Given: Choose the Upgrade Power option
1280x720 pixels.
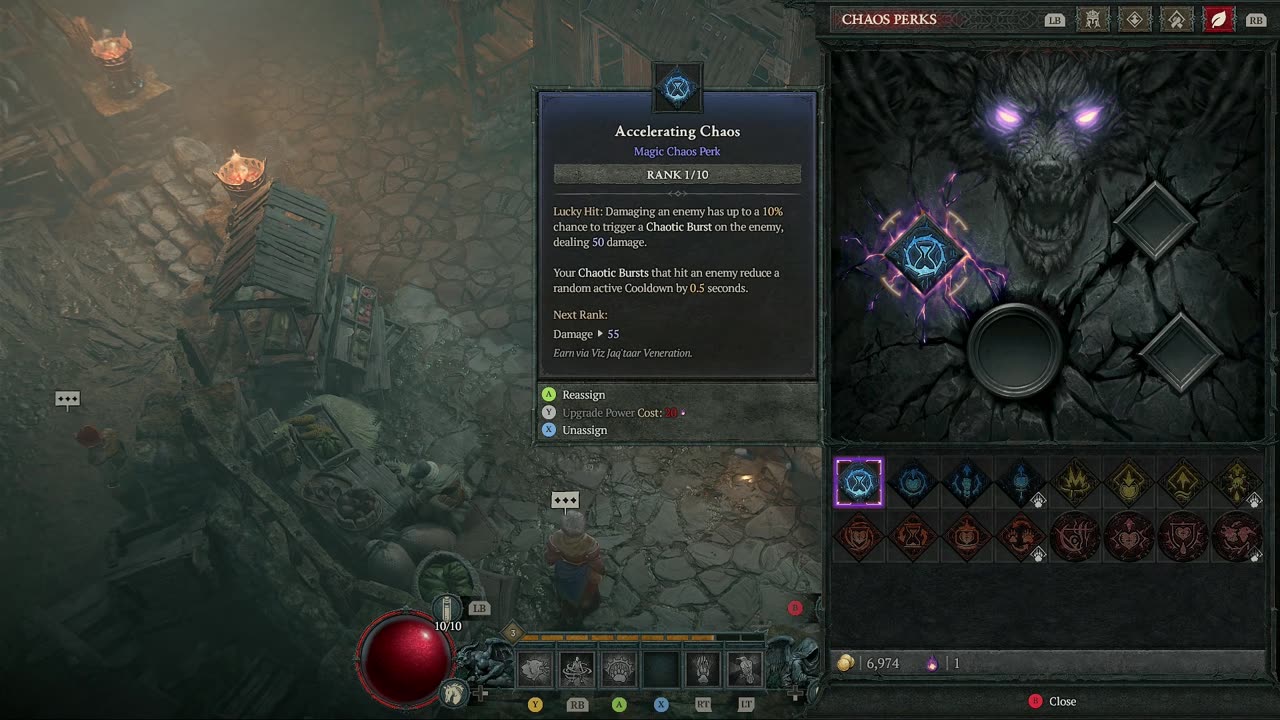Looking at the screenshot, I should point(598,412).
